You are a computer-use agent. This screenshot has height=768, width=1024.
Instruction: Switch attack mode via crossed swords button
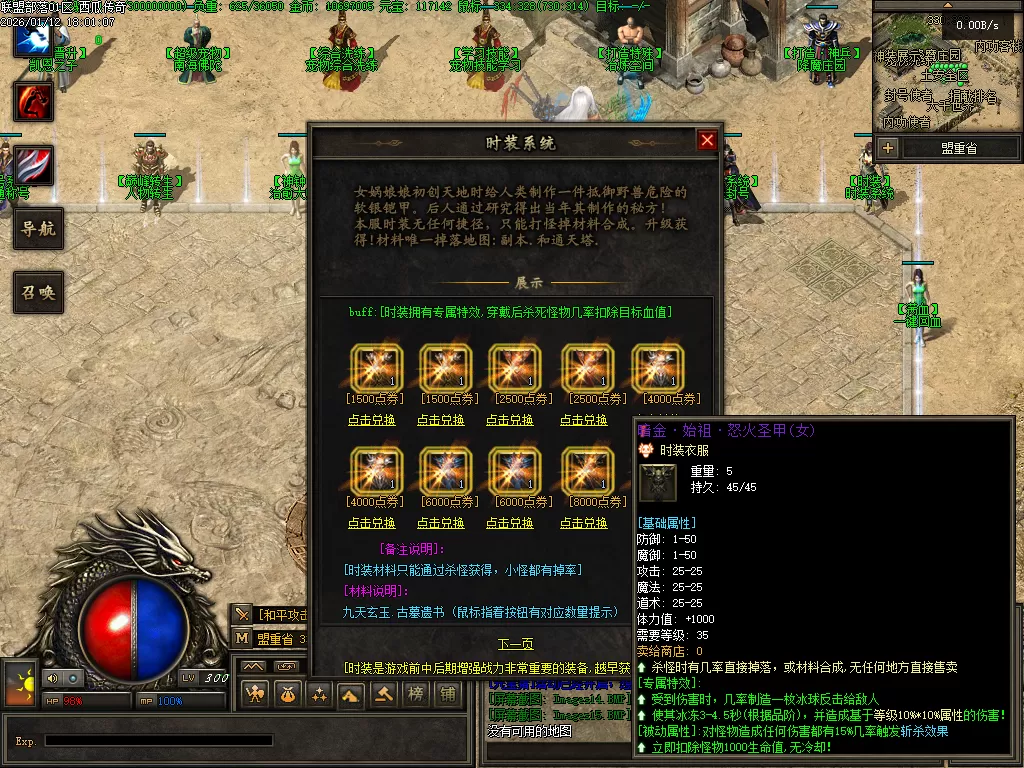click(x=242, y=614)
